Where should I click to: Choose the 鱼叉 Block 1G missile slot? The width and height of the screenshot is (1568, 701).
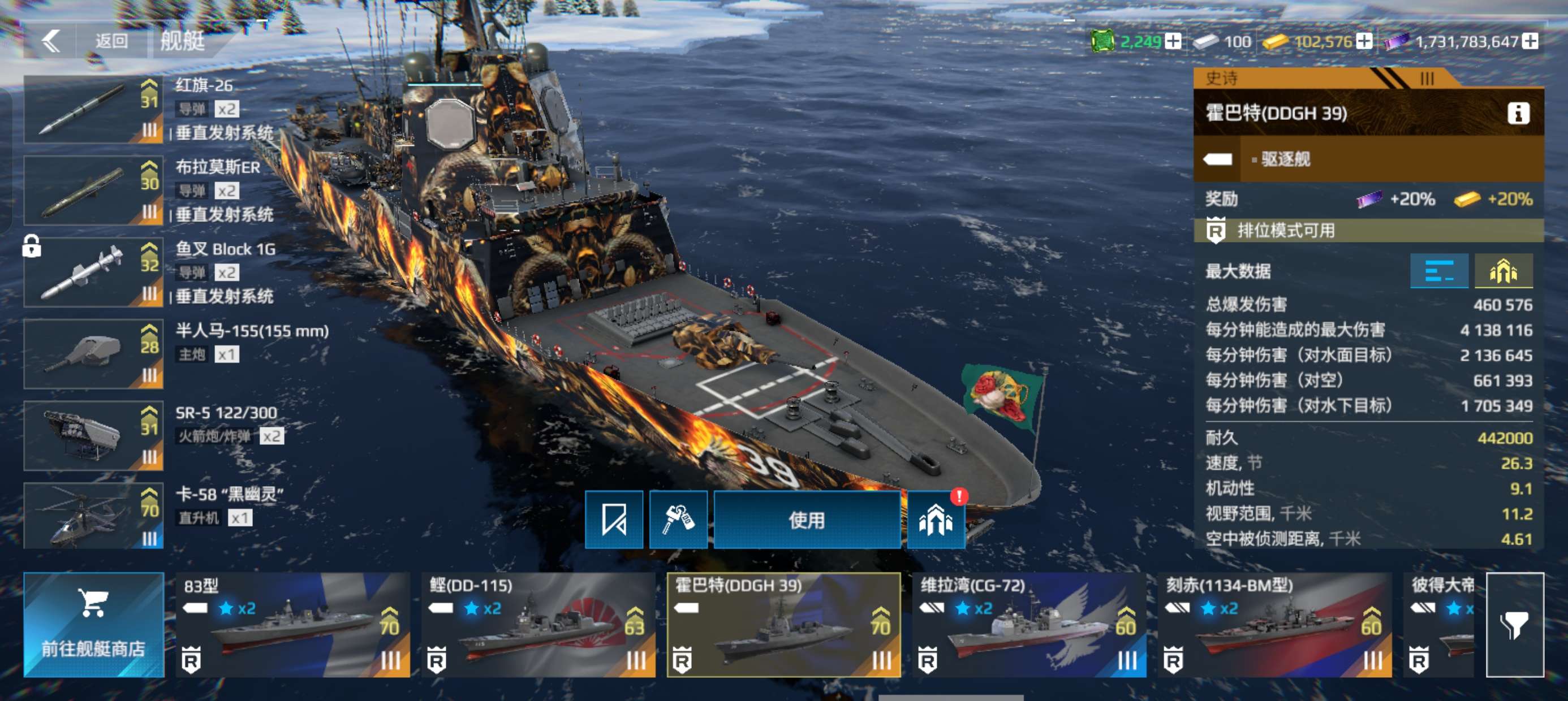(x=93, y=272)
